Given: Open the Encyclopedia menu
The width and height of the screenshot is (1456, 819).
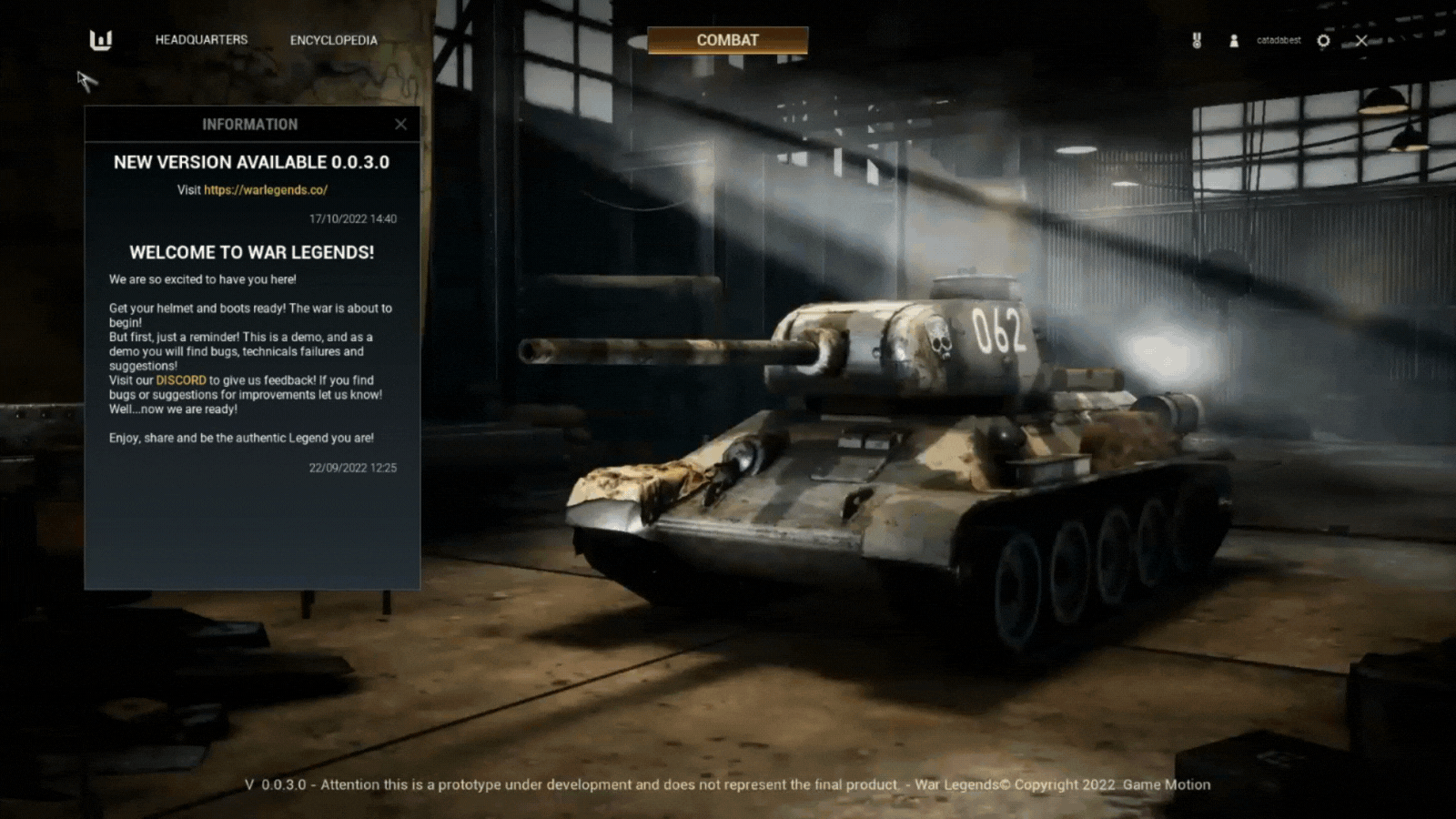Looking at the screenshot, I should pyautogui.click(x=333, y=40).
